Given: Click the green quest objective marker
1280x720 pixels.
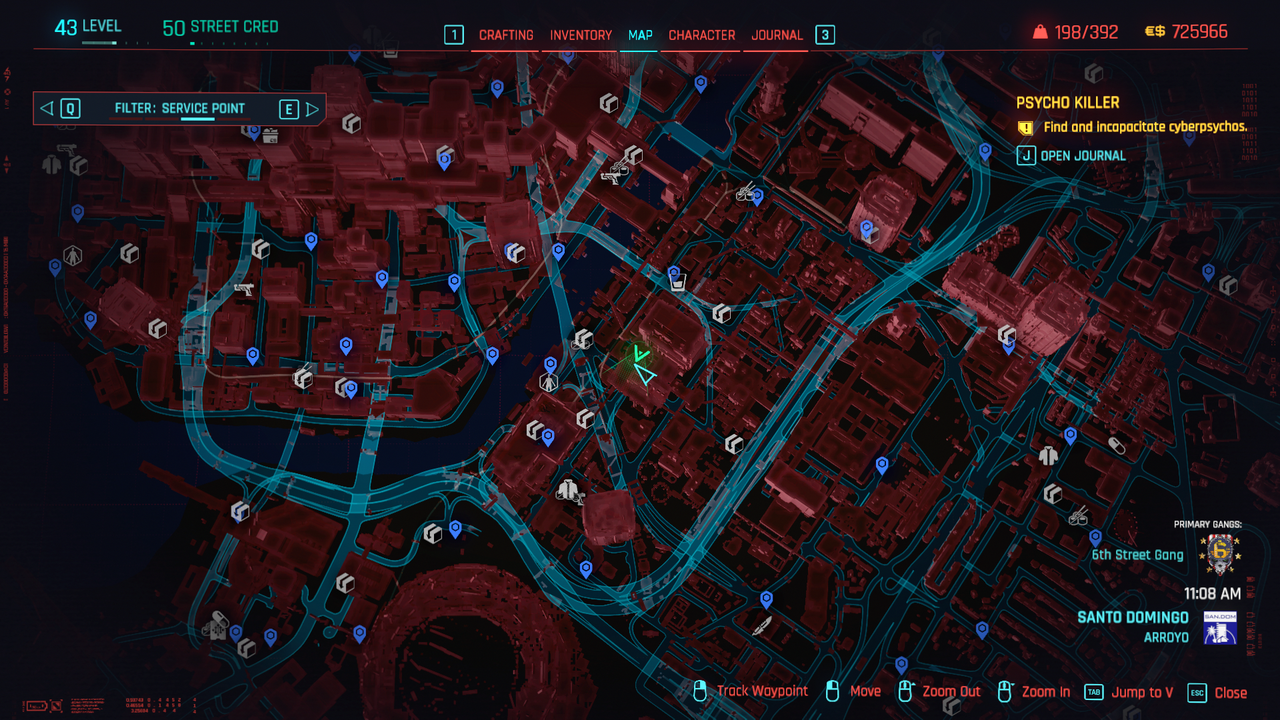Looking at the screenshot, I should point(640,353).
